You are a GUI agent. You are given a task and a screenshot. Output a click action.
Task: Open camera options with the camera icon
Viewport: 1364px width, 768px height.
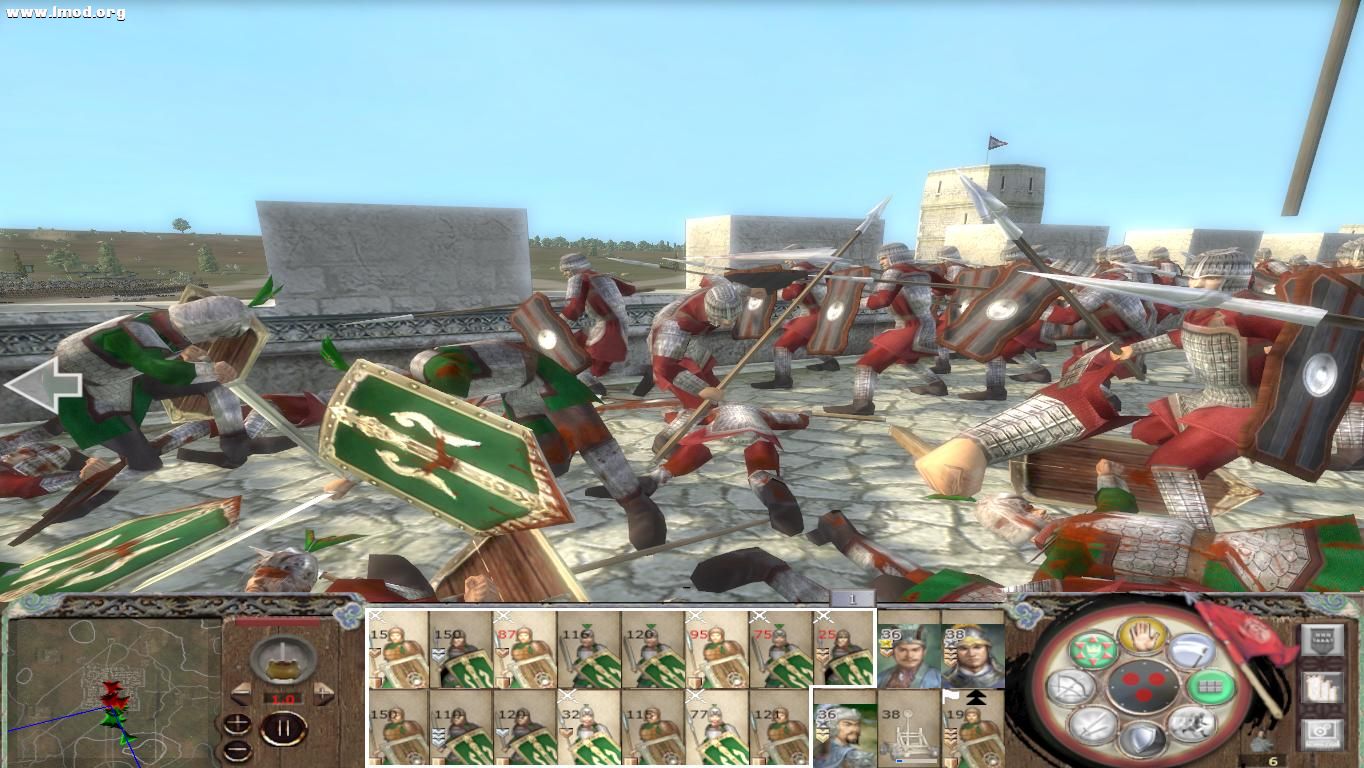click(x=1323, y=731)
